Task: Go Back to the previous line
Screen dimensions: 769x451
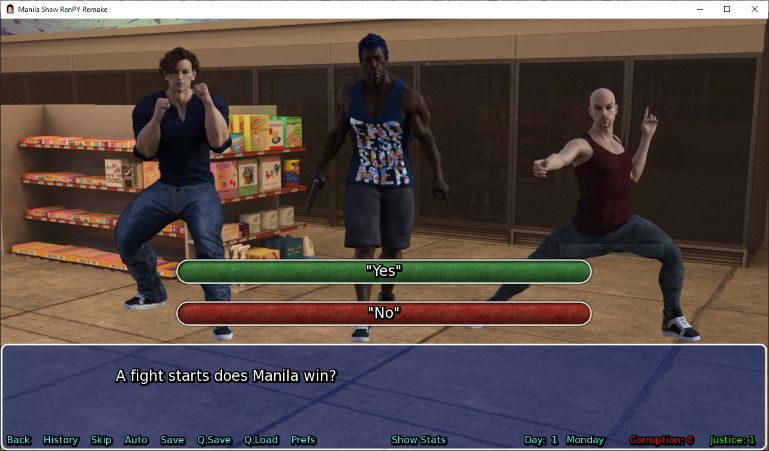Action: click(18, 440)
